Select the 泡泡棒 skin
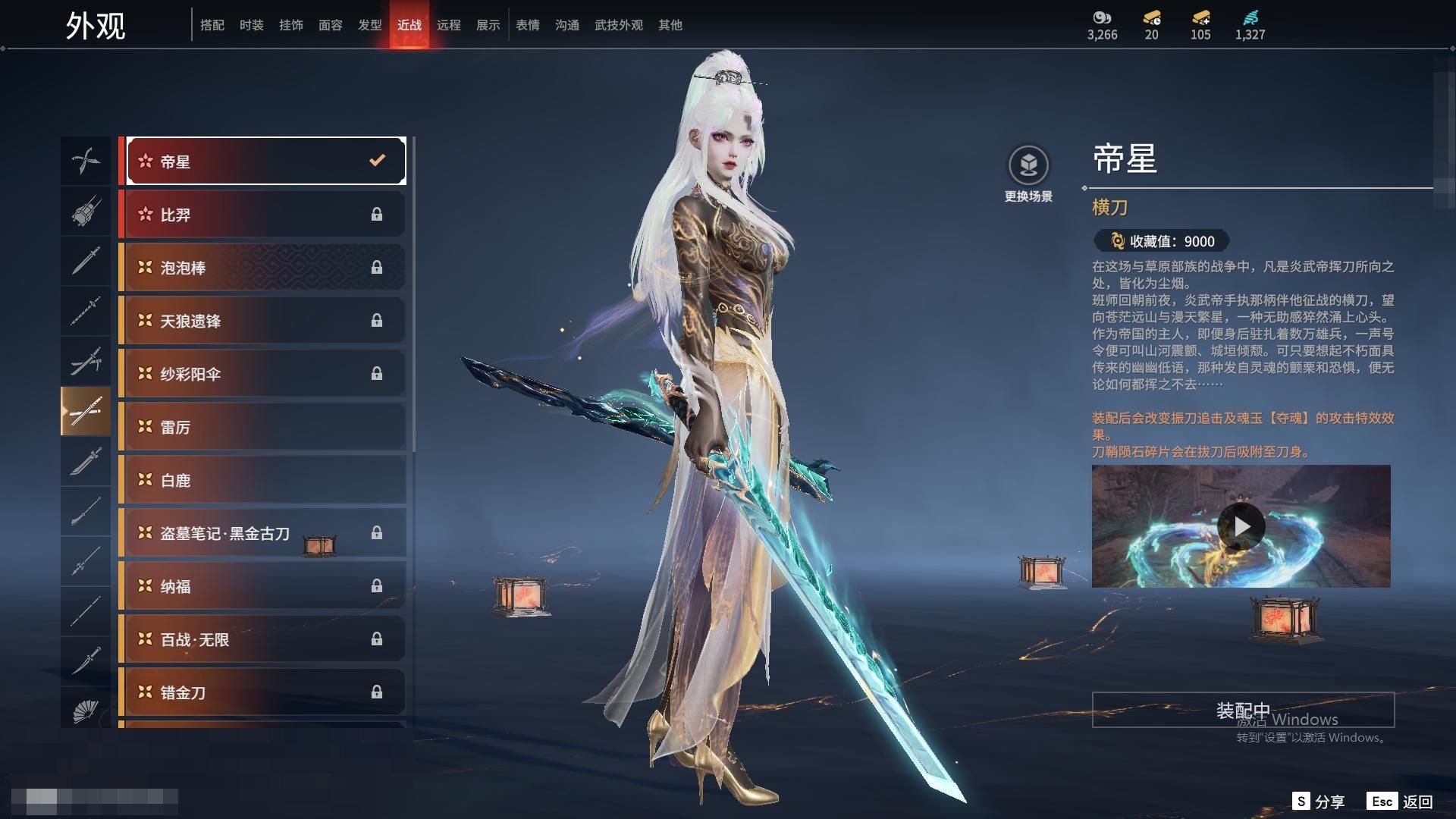1456x819 pixels. [265, 268]
